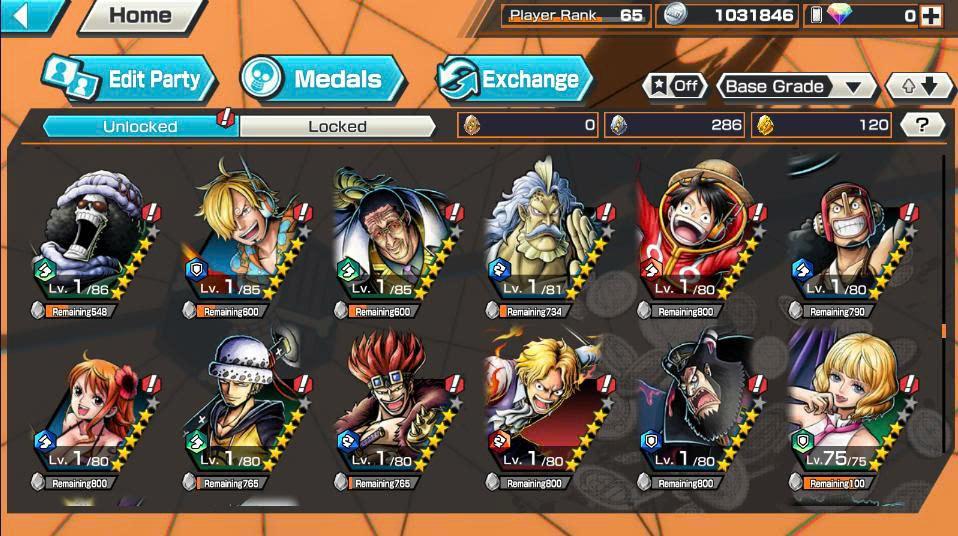
Task: Return to the Home screen
Action: click(x=139, y=15)
